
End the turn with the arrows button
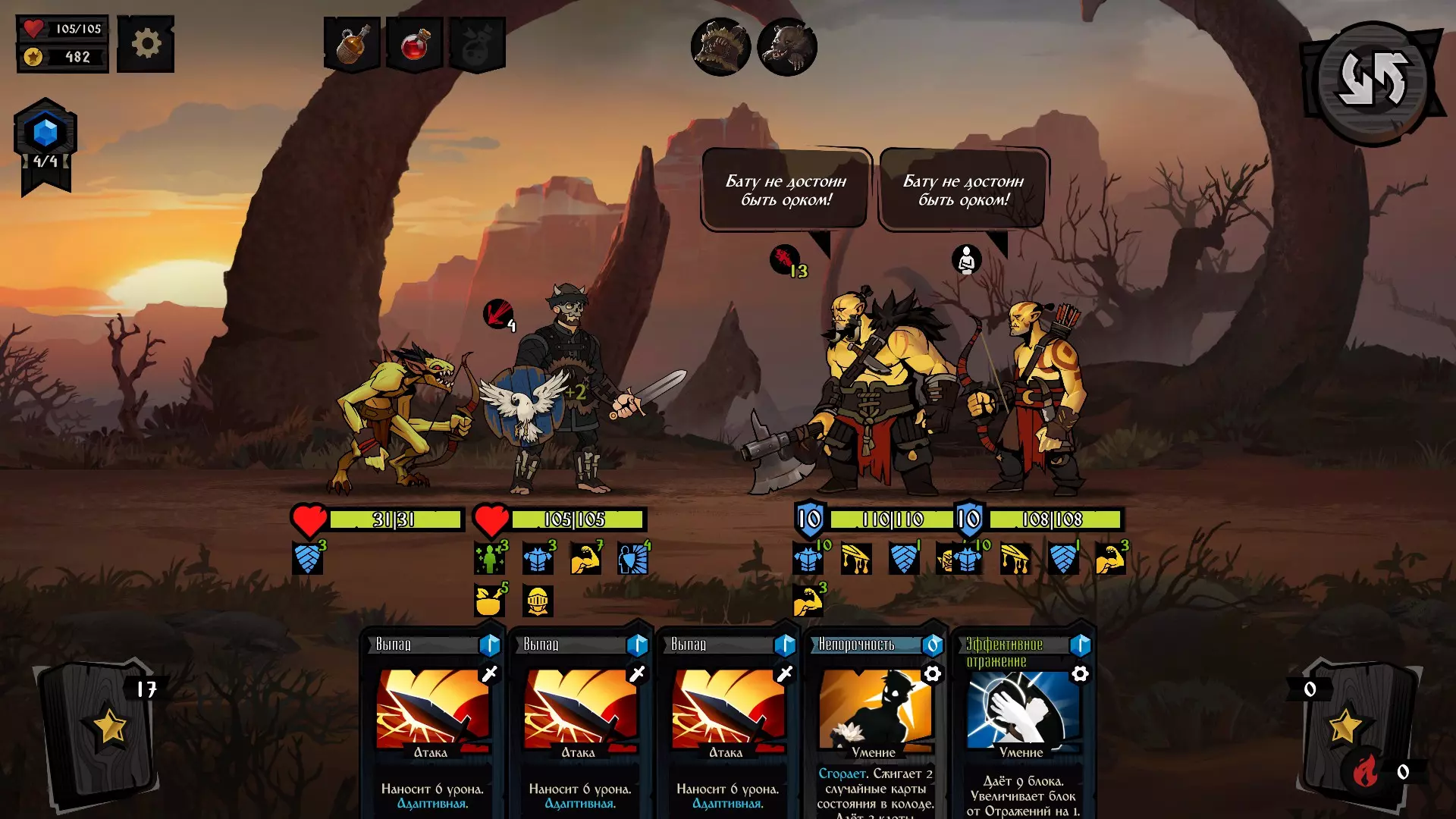(x=1373, y=80)
